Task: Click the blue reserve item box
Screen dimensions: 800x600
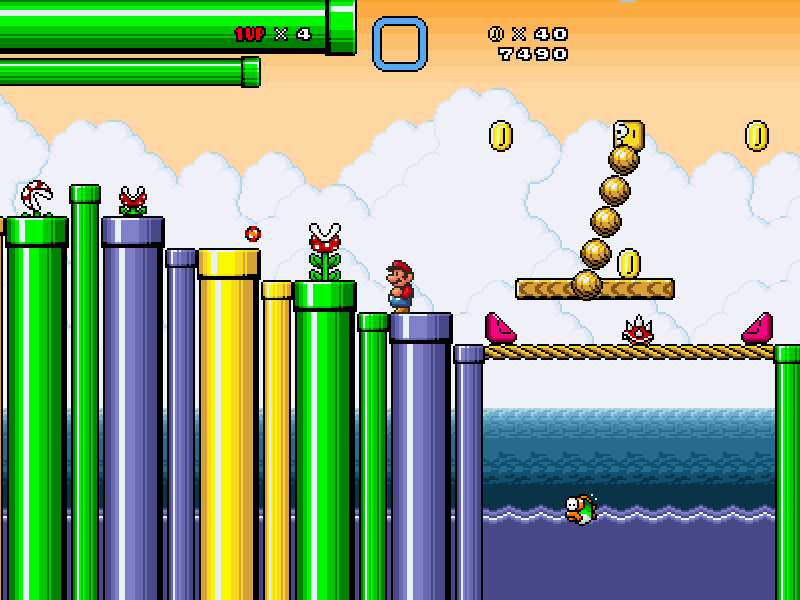Action: [400, 44]
